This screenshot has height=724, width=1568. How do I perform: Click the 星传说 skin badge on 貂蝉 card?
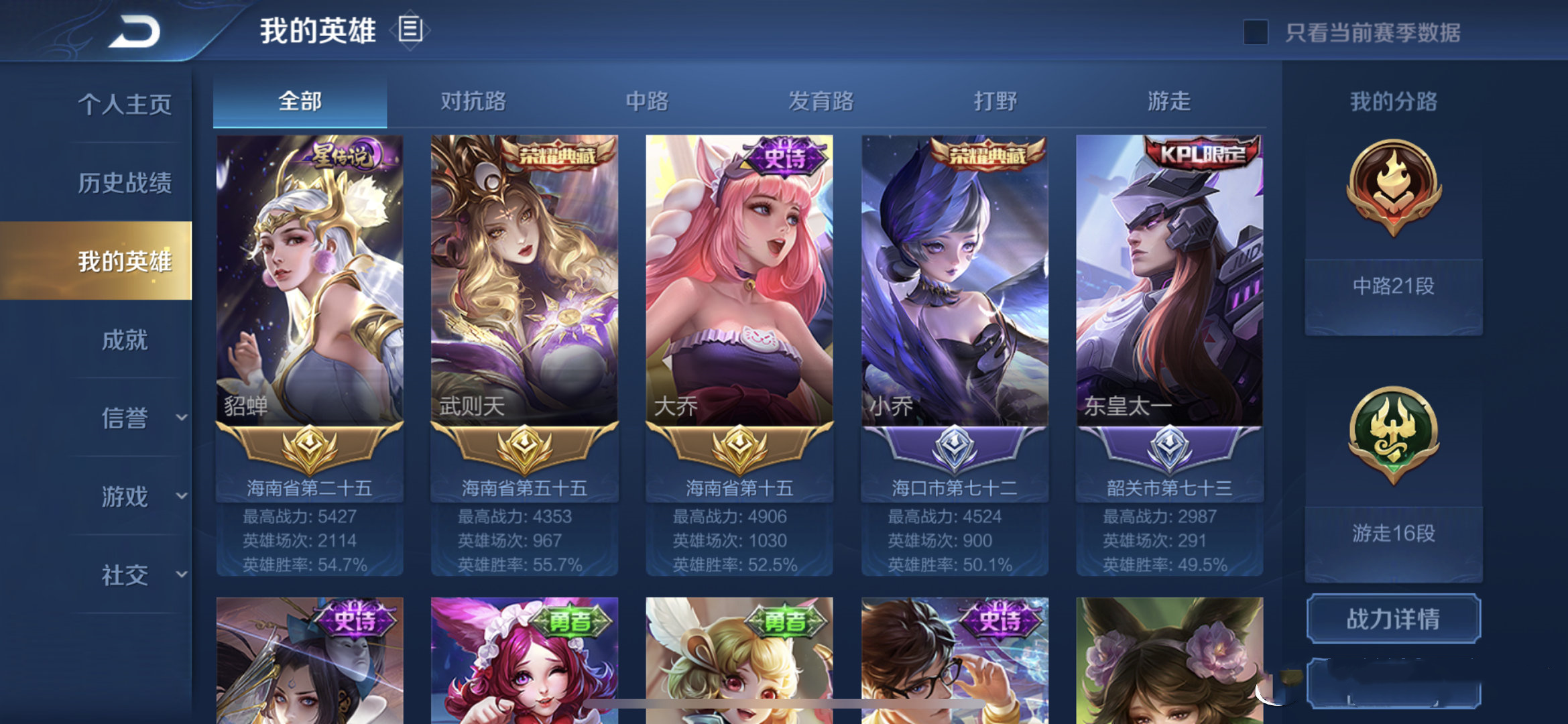tap(343, 153)
